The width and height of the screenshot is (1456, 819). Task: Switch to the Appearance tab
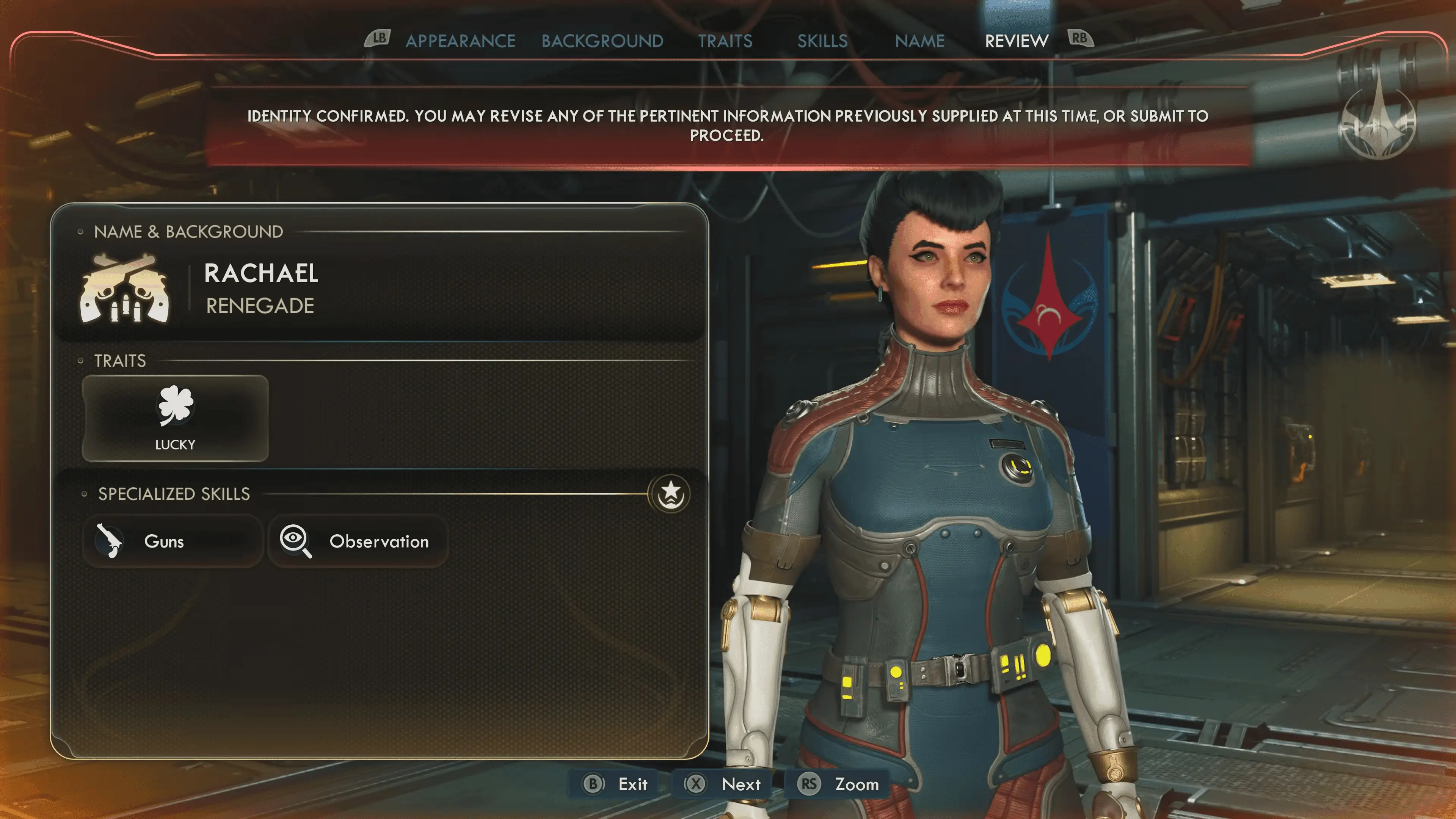click(x=460, y=41)
